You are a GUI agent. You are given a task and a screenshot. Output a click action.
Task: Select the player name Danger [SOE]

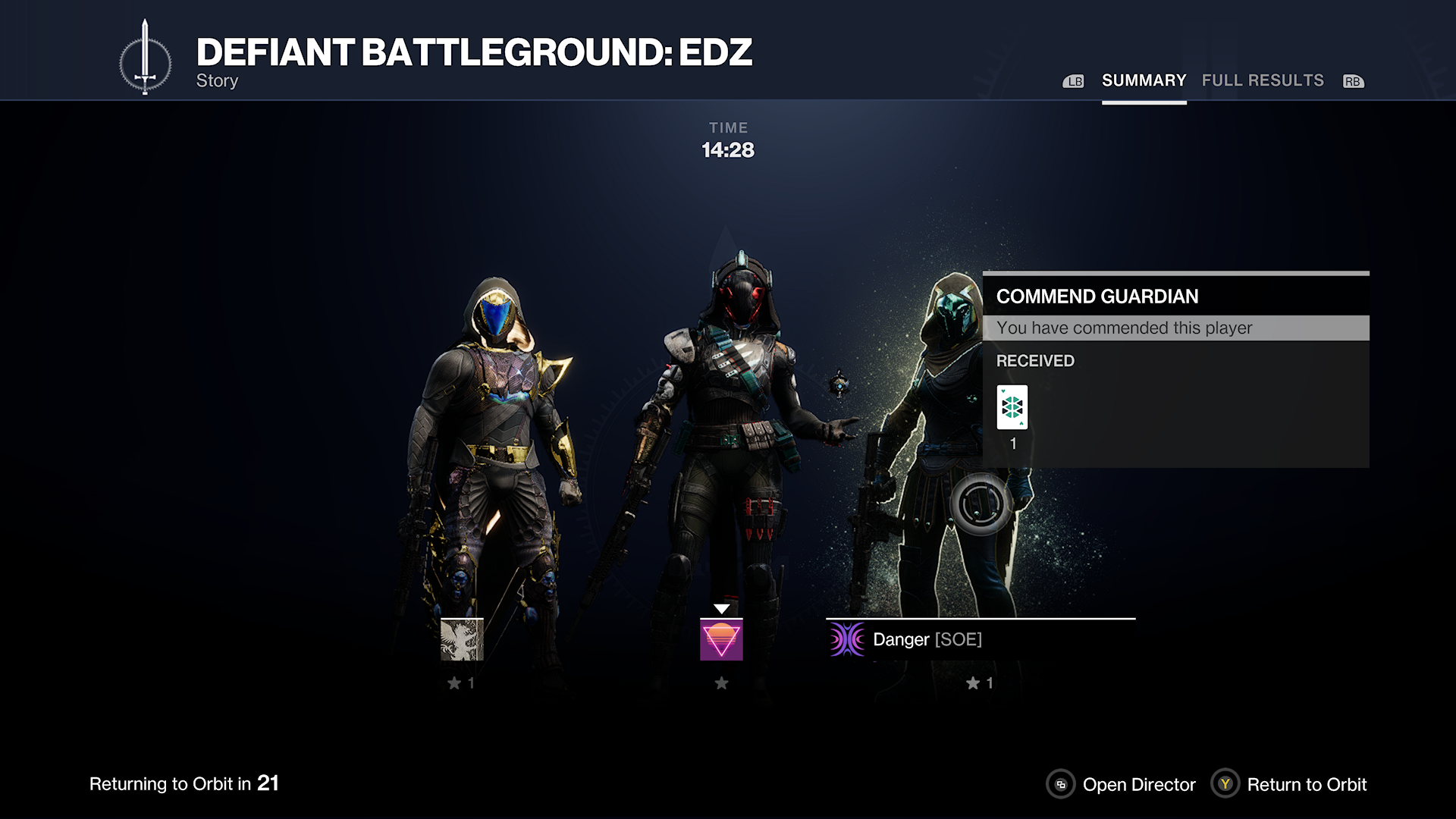tap(927, 639)
